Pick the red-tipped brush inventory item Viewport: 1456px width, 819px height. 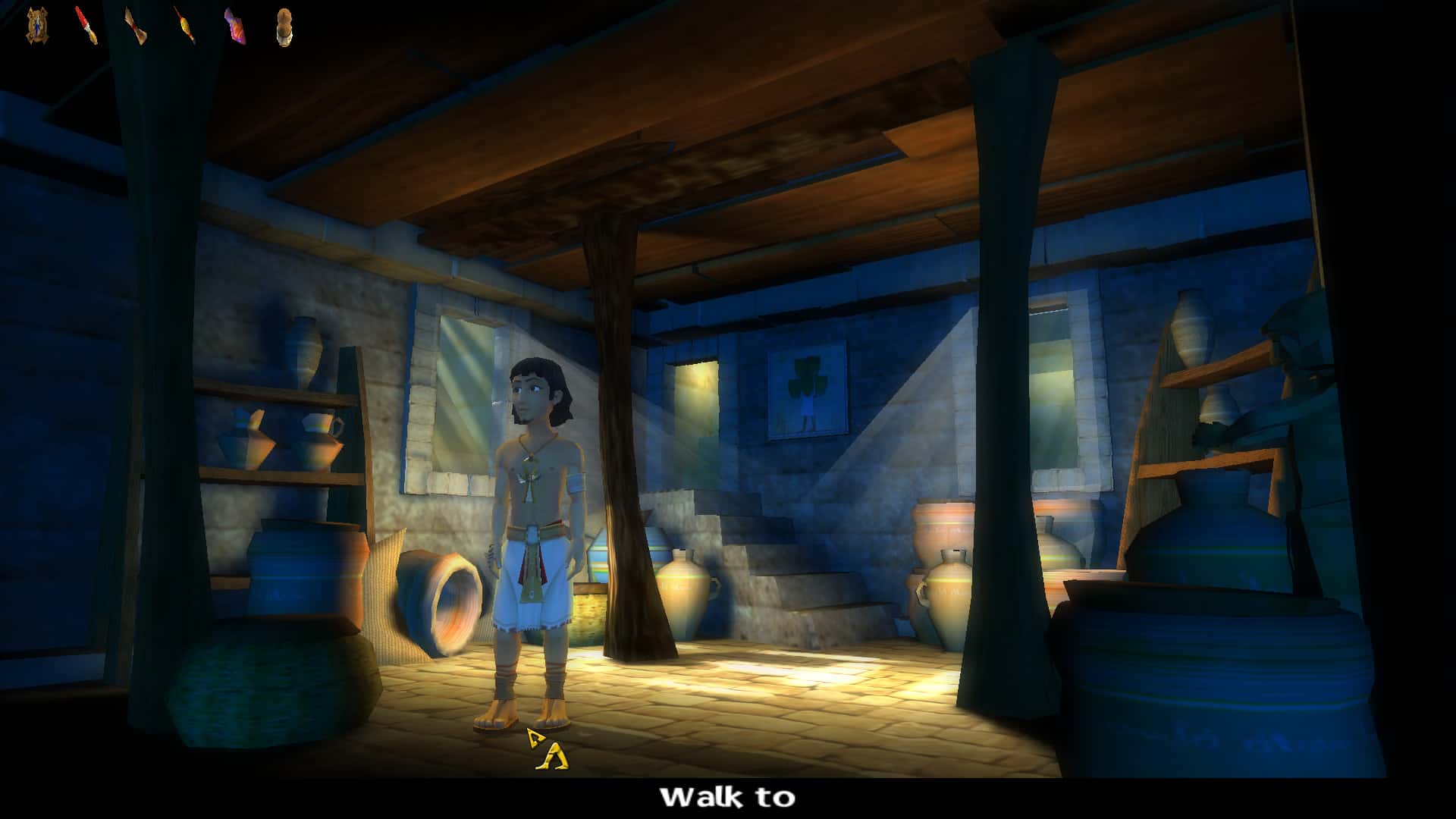click(x=86, y=26)
